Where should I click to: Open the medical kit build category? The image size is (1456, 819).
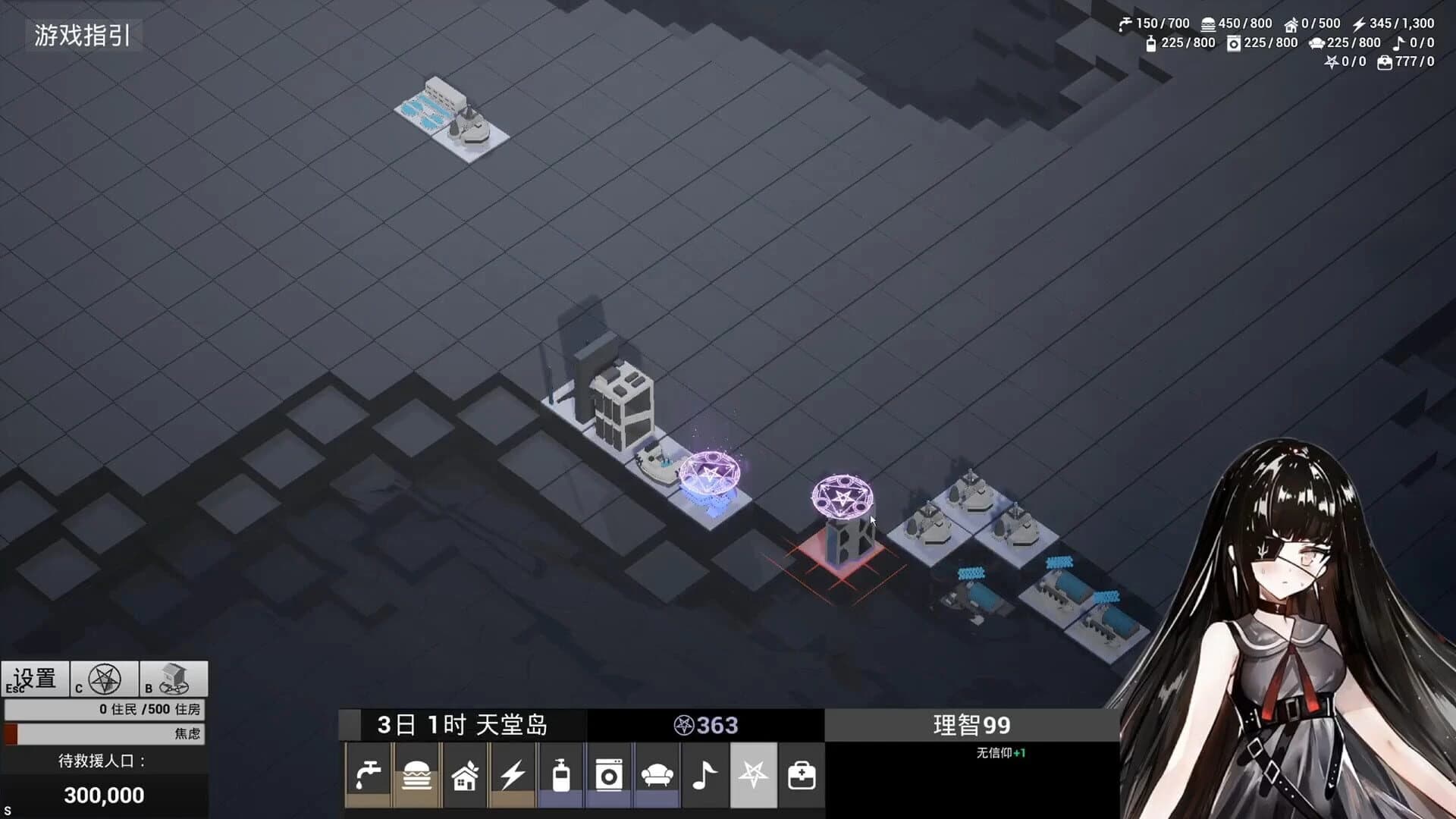pos(802,775)
